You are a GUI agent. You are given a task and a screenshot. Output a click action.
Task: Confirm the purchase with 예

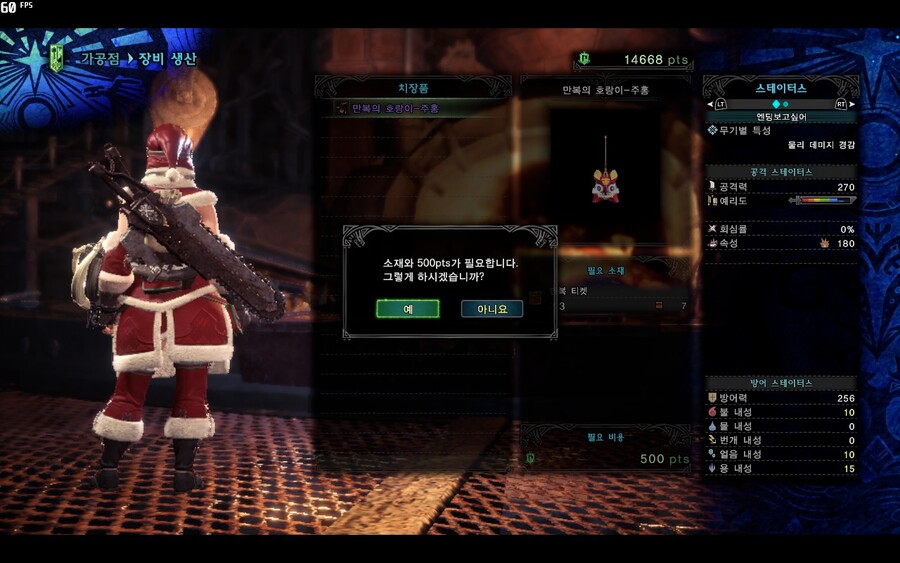click(x=408, y=309)
